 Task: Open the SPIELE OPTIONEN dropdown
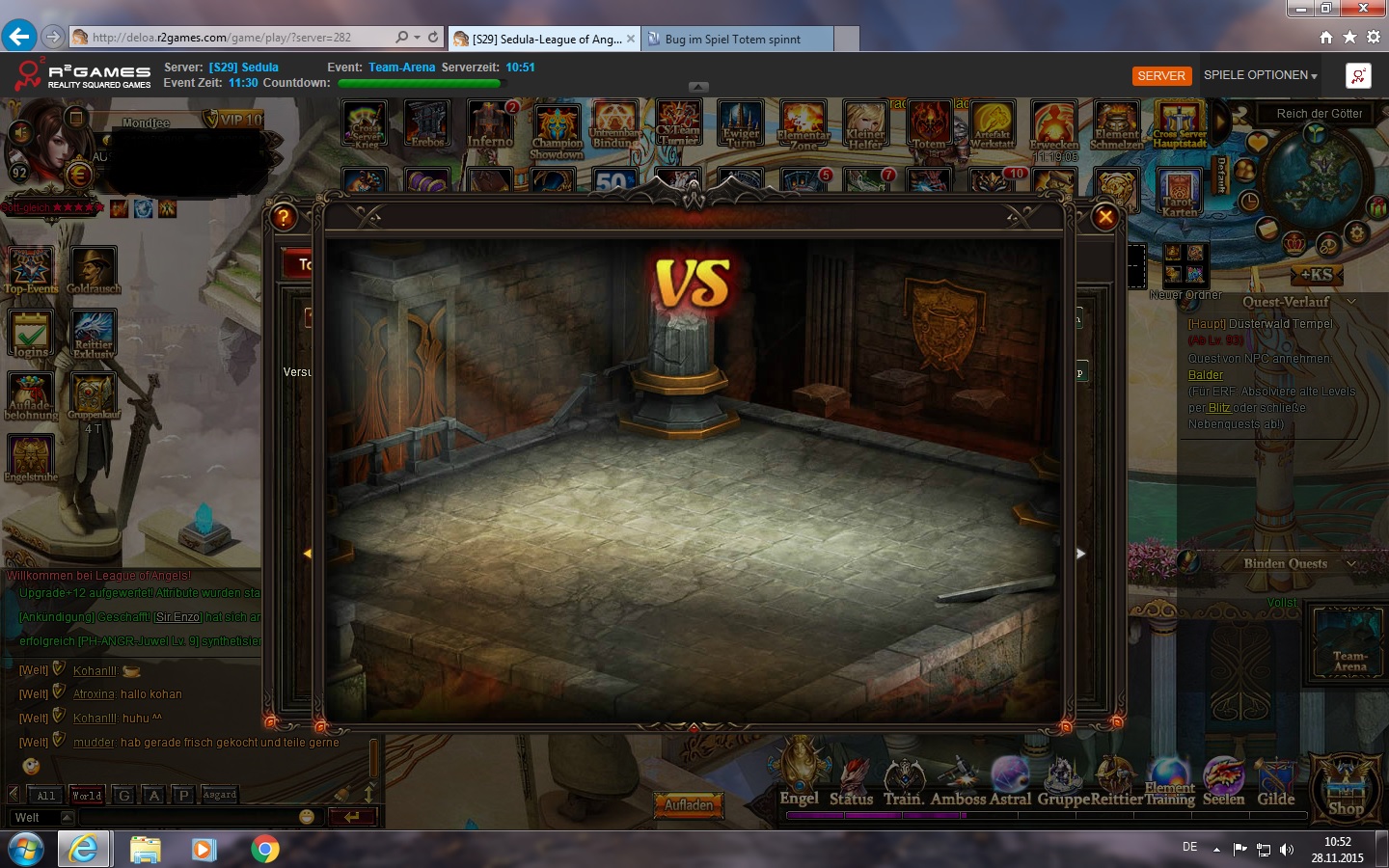point(1260,75)
